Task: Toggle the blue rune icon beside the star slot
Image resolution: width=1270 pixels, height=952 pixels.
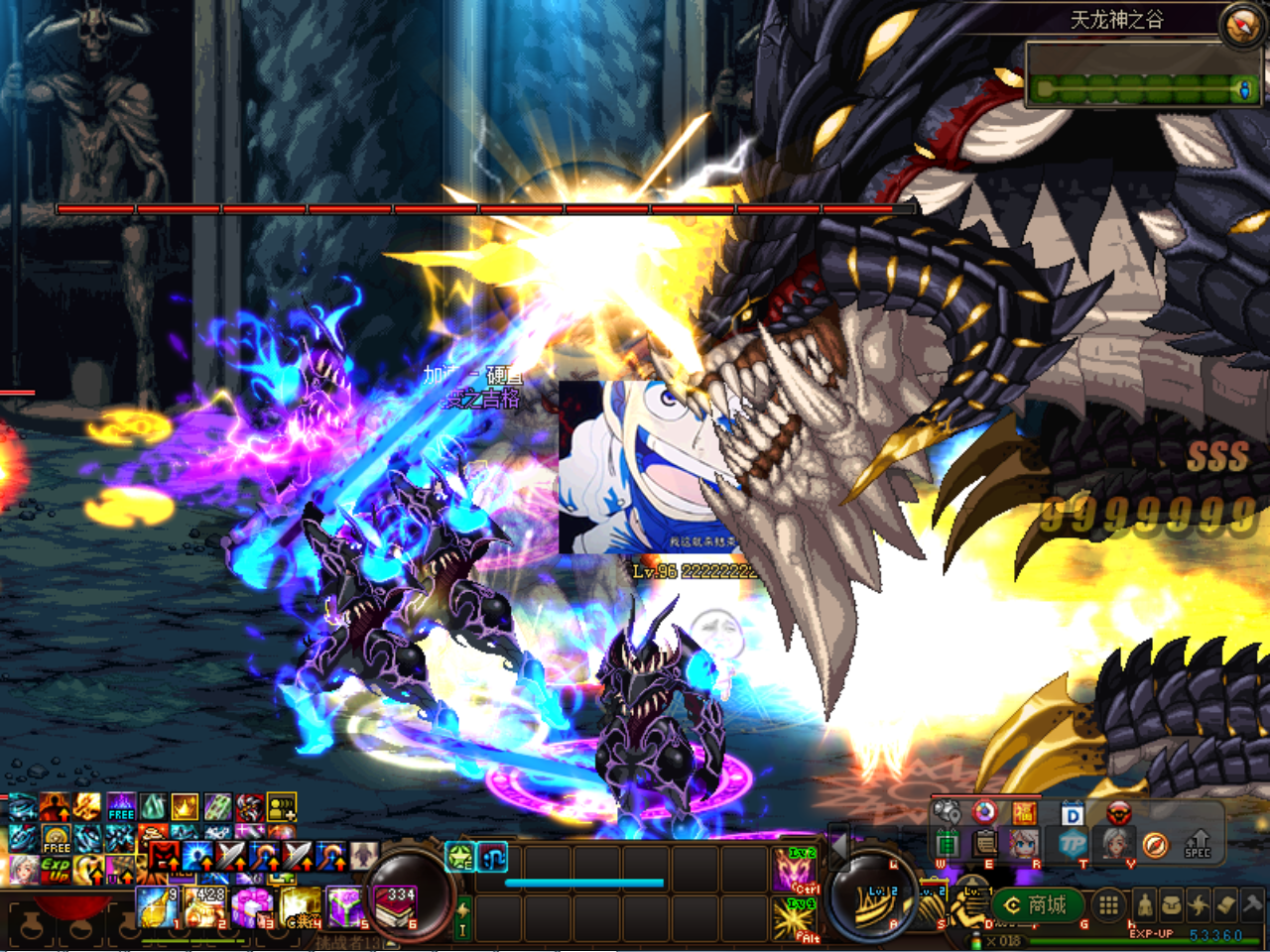Action: 492,855
